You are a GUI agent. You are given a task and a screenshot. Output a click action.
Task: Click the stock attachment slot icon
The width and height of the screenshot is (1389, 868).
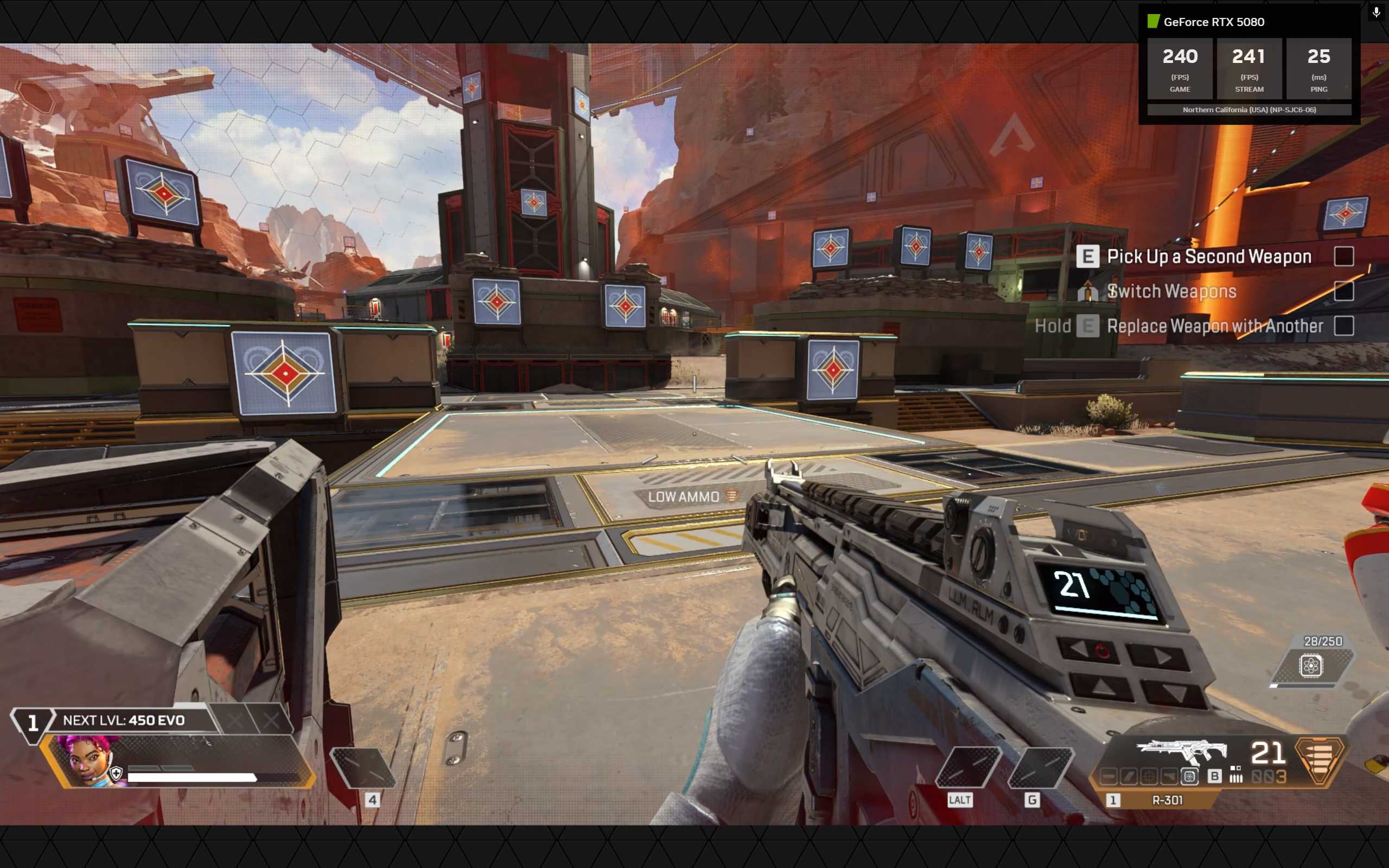(x=1169, y=776)
